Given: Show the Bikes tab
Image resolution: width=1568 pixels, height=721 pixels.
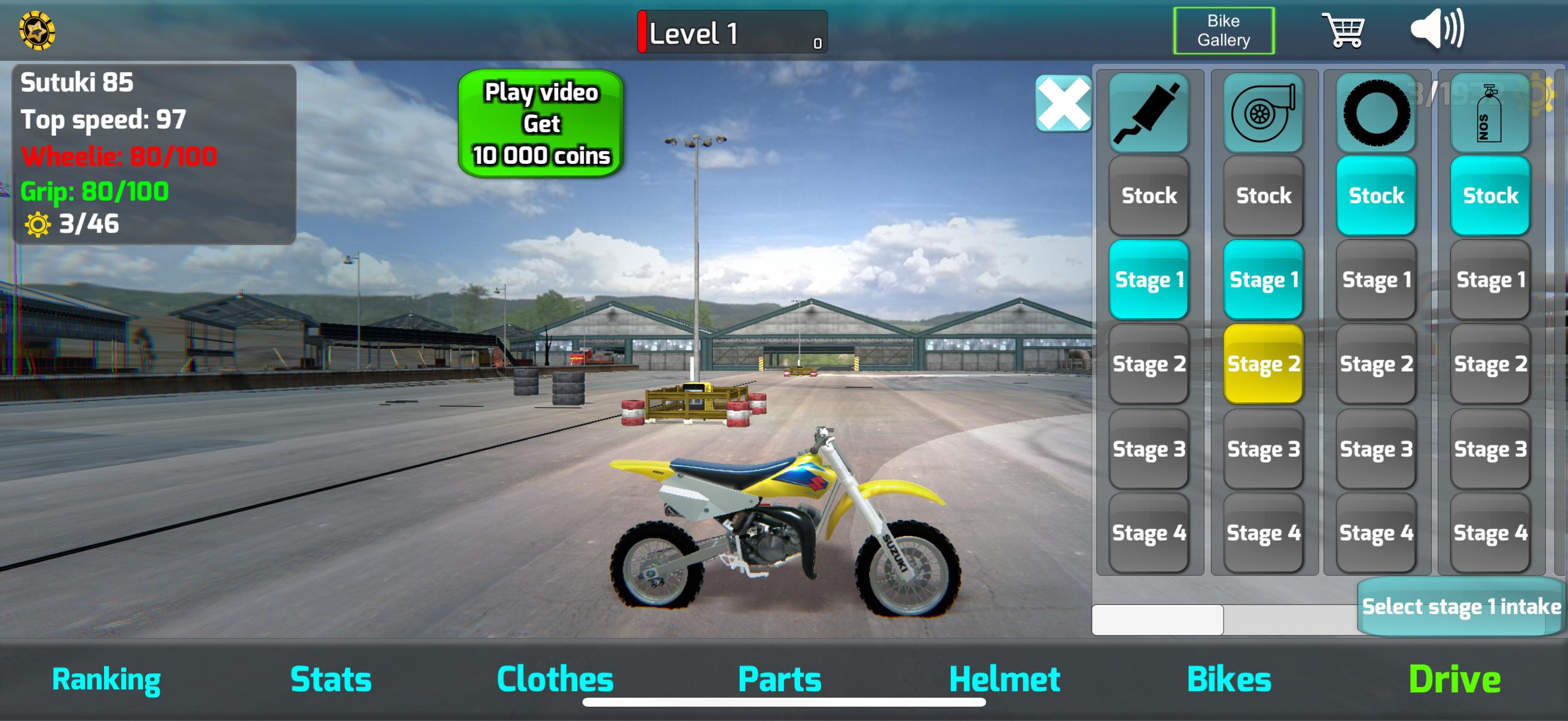Looking at the screenshot, I should (1228, 679).
